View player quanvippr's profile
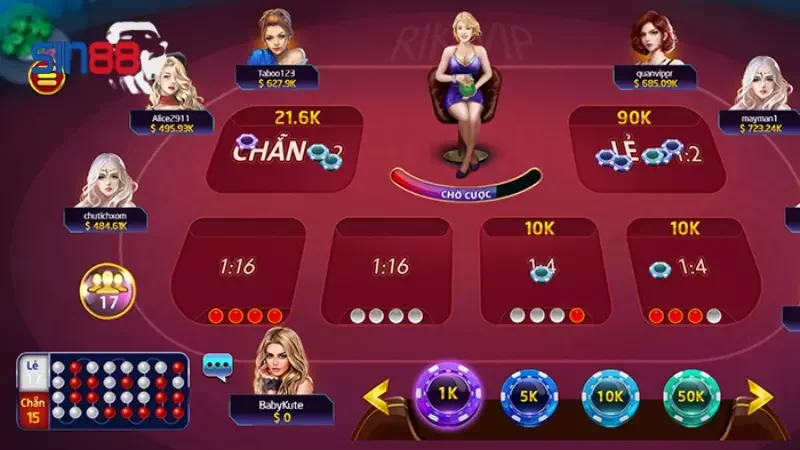Image resolution: width=800 pixels, height=450 pixels. (657, 40)
